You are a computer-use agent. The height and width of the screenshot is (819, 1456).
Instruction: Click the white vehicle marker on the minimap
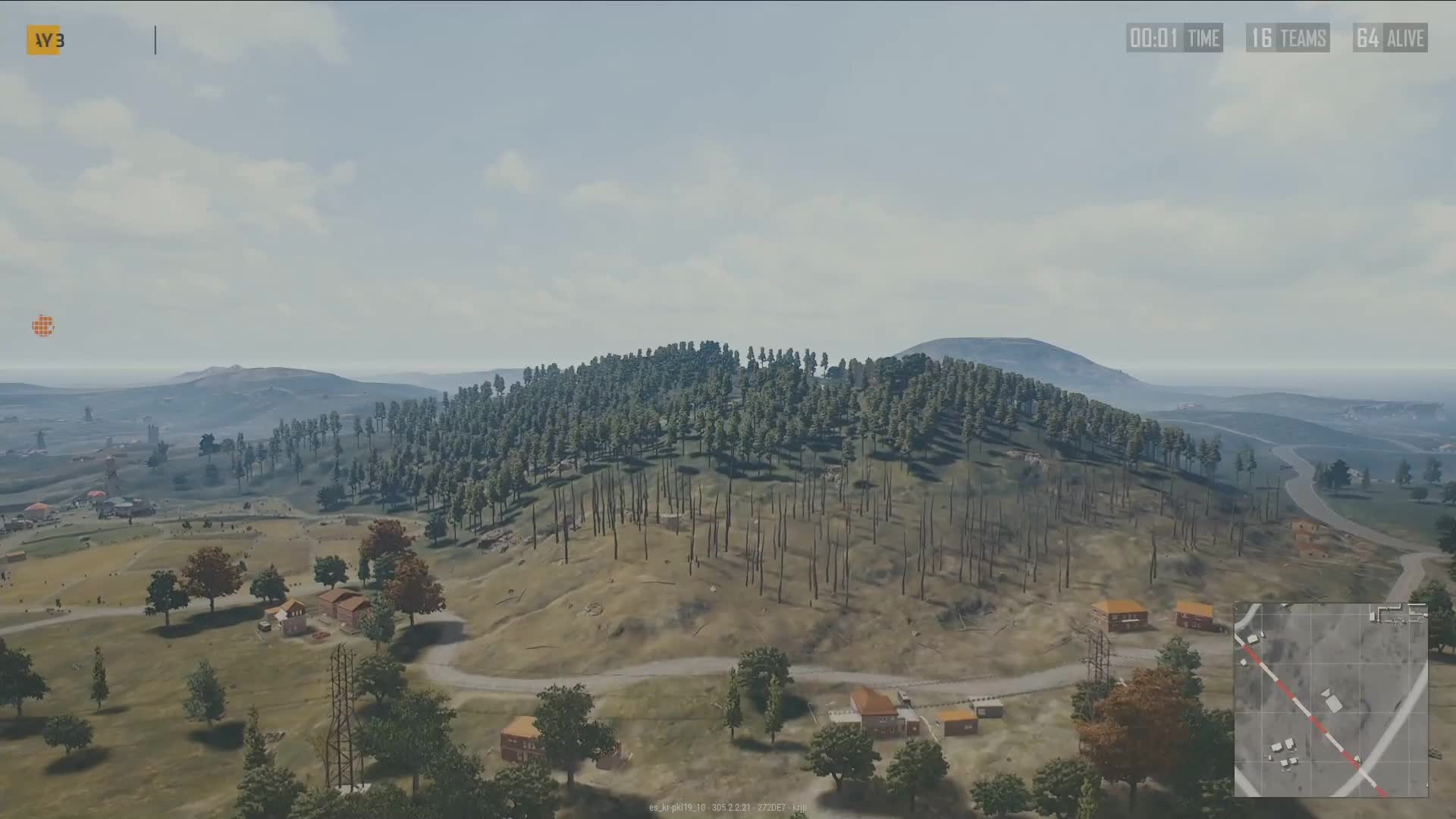click(1357, 759)
